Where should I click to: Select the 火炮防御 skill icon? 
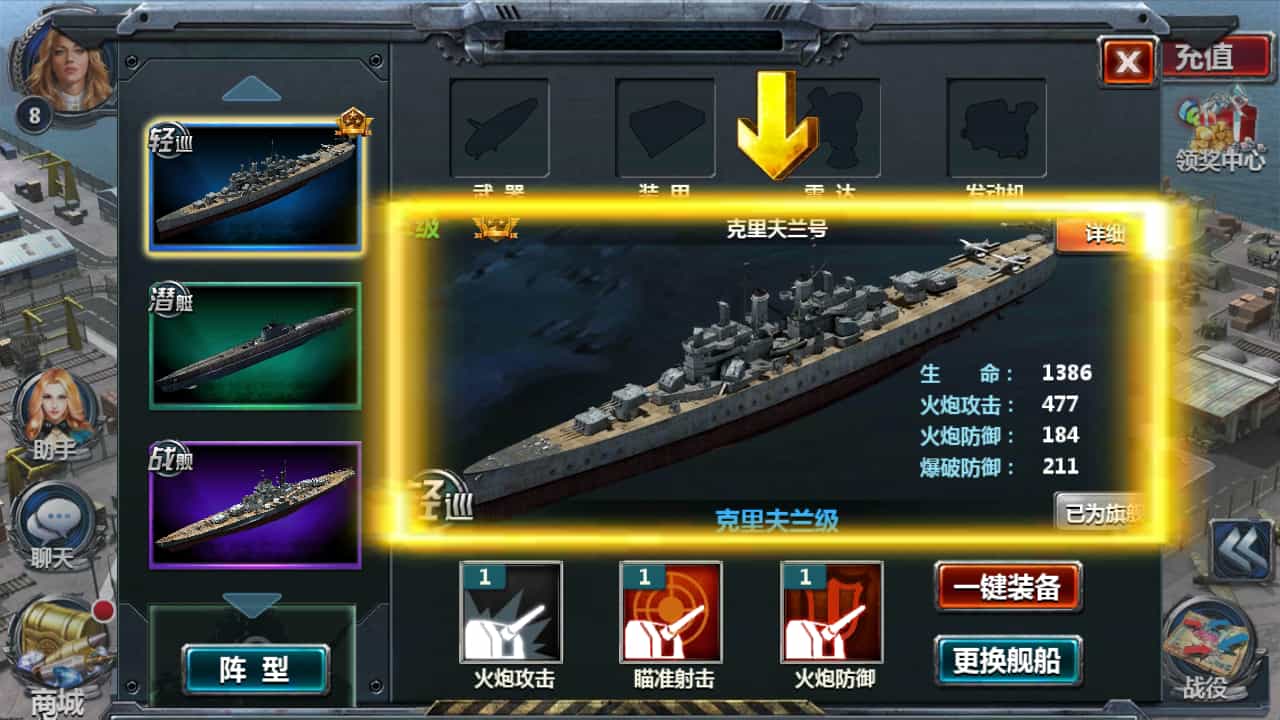pyautogui.click(x=831, y=612)
